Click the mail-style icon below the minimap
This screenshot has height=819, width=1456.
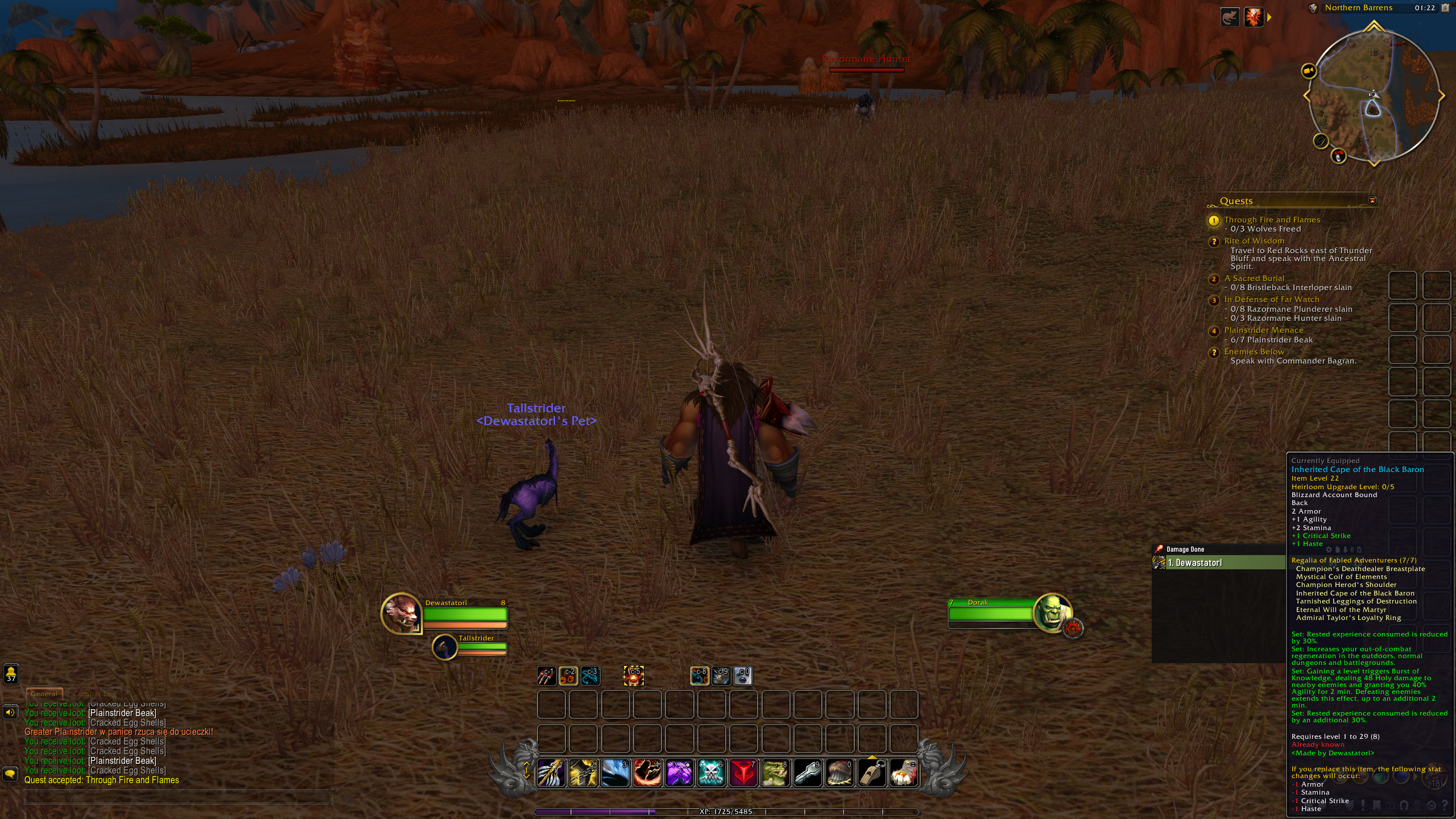point(1338,156)
